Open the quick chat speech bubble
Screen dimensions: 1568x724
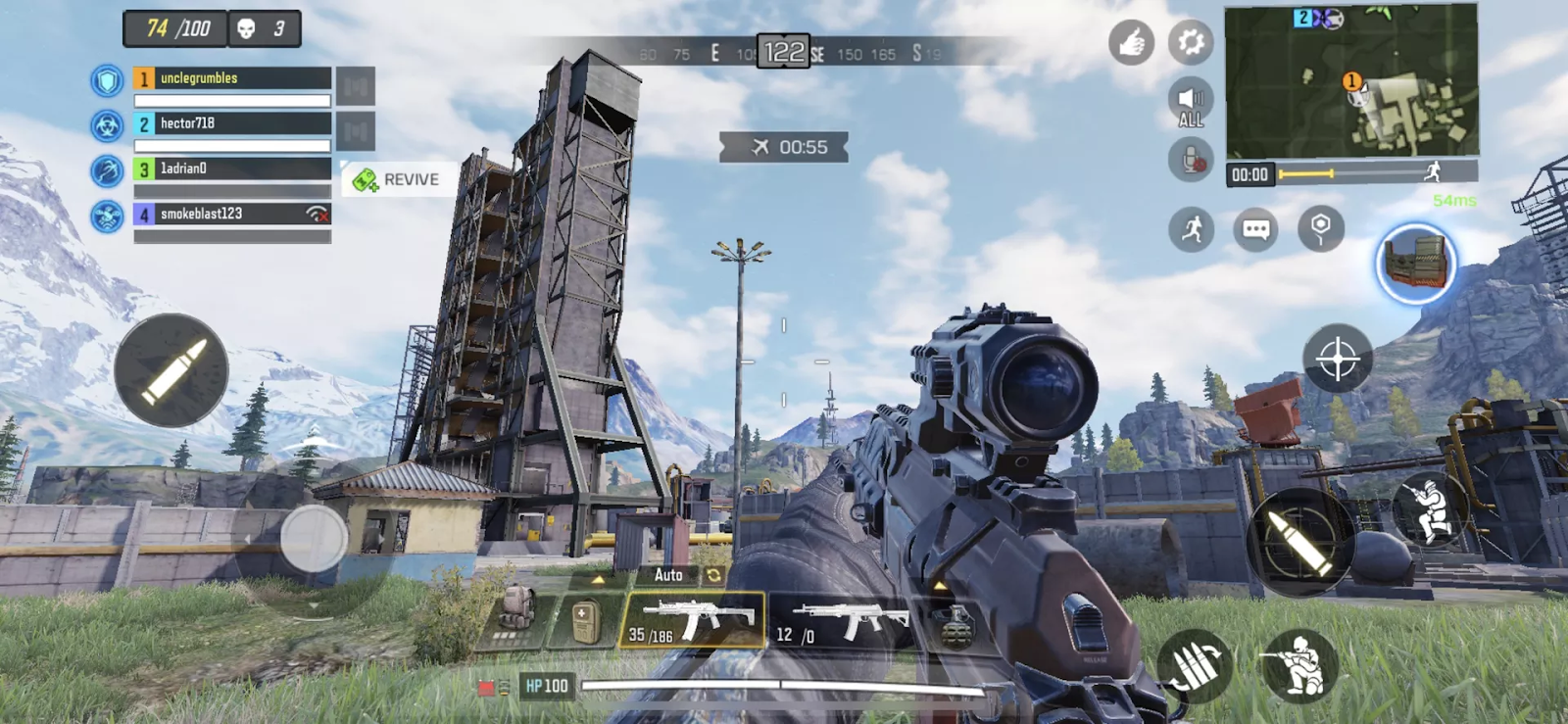point(1255,230)
